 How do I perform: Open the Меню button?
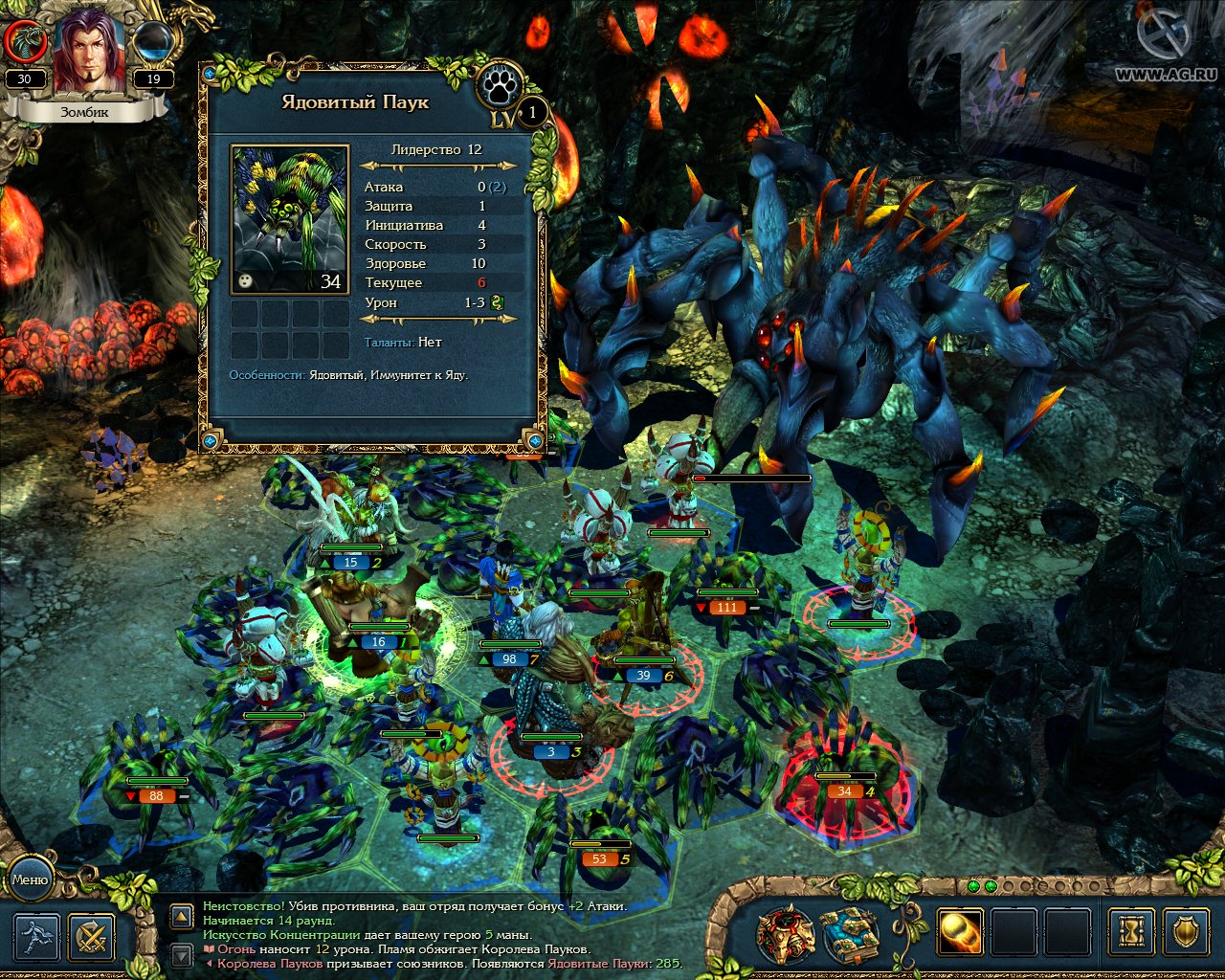[30, 880]
